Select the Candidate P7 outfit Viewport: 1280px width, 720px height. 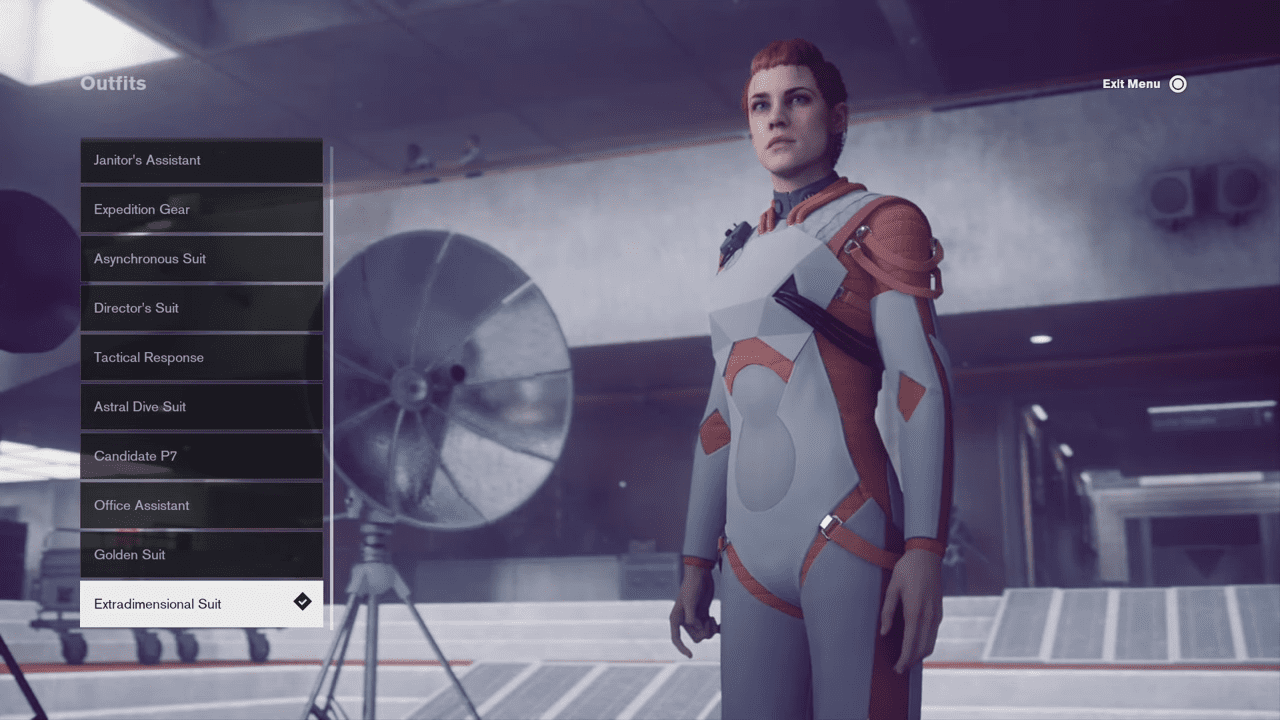click(201, 456)
